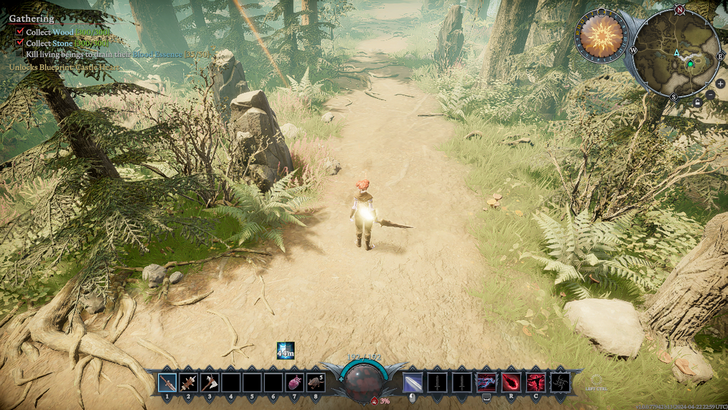Use the rat item in slot 8
This screenshot has width=728, height=410.
pyautogui.click(x=316, y=382)
